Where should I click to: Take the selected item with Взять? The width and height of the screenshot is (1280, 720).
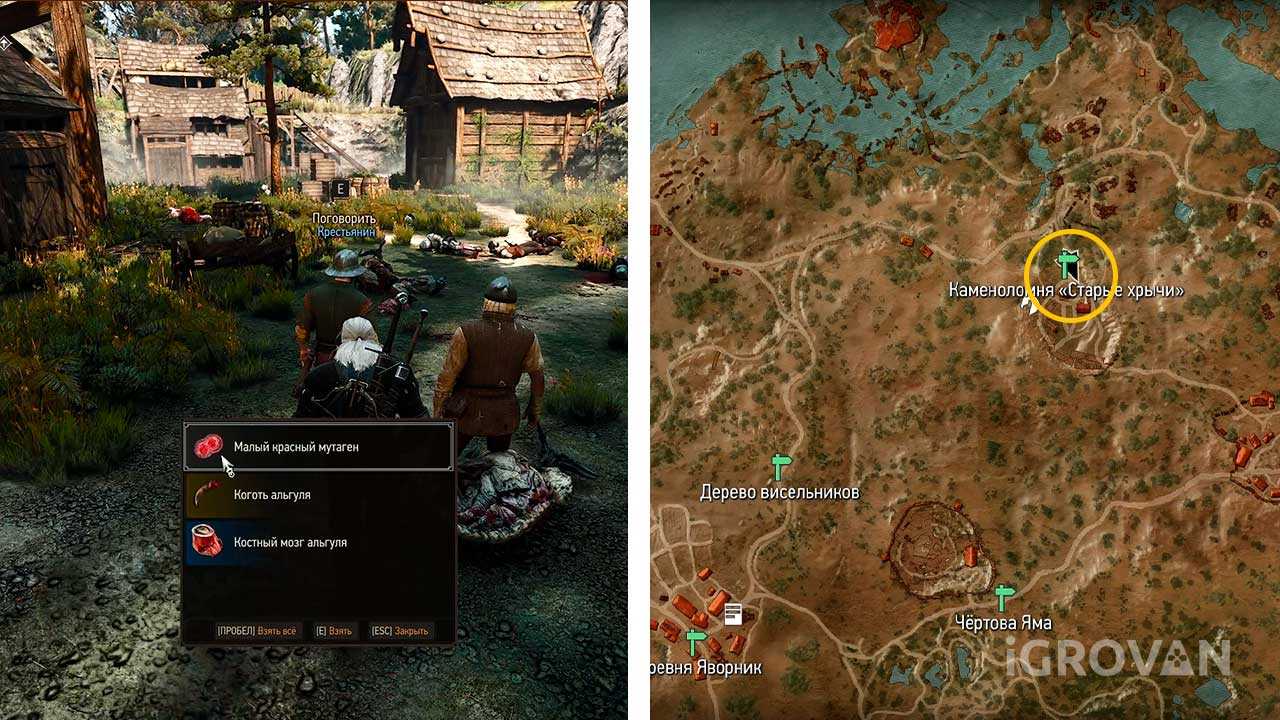pyautogui.click(x=335, y=631)
